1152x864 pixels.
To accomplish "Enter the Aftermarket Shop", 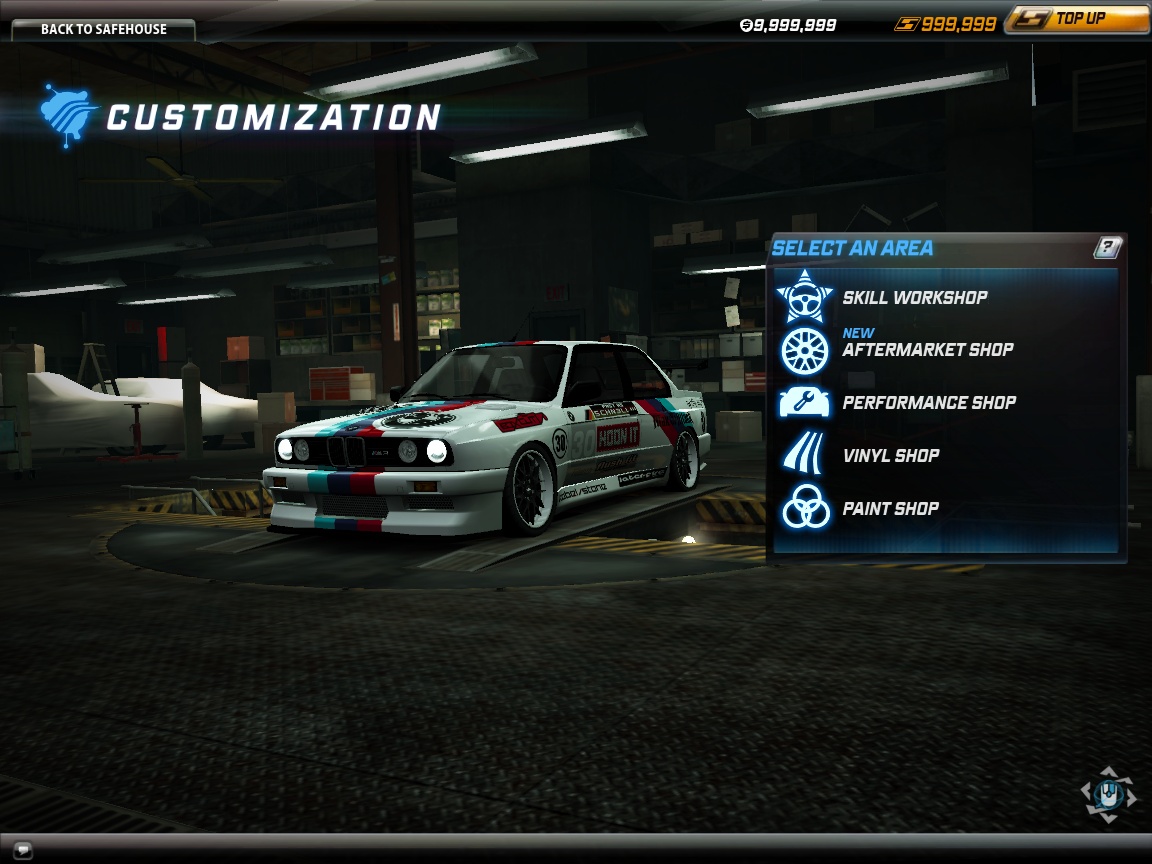I will pyautogui.click(x=927, y=350).
